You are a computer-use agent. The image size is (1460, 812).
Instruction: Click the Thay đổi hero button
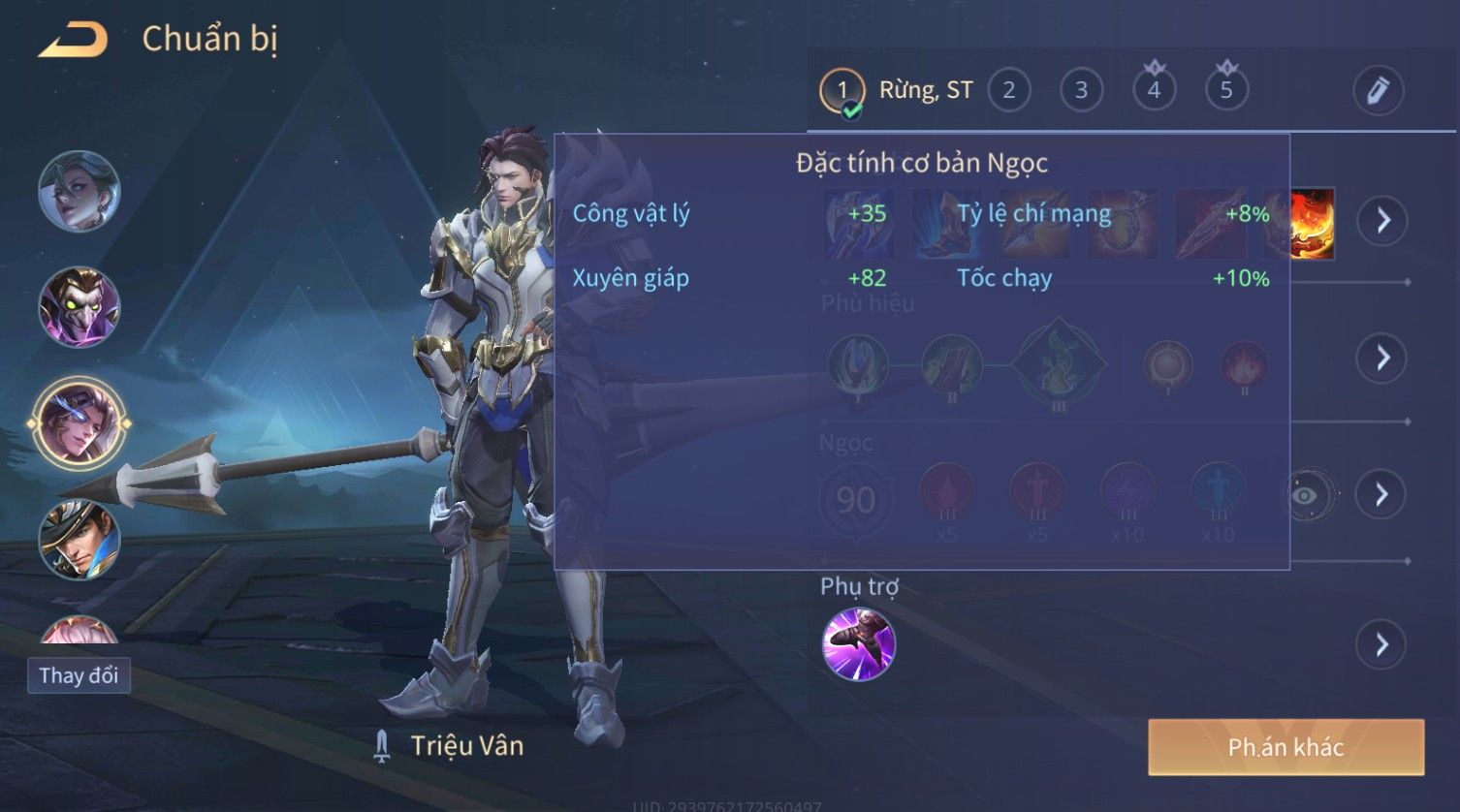click(x=79, y=675)
